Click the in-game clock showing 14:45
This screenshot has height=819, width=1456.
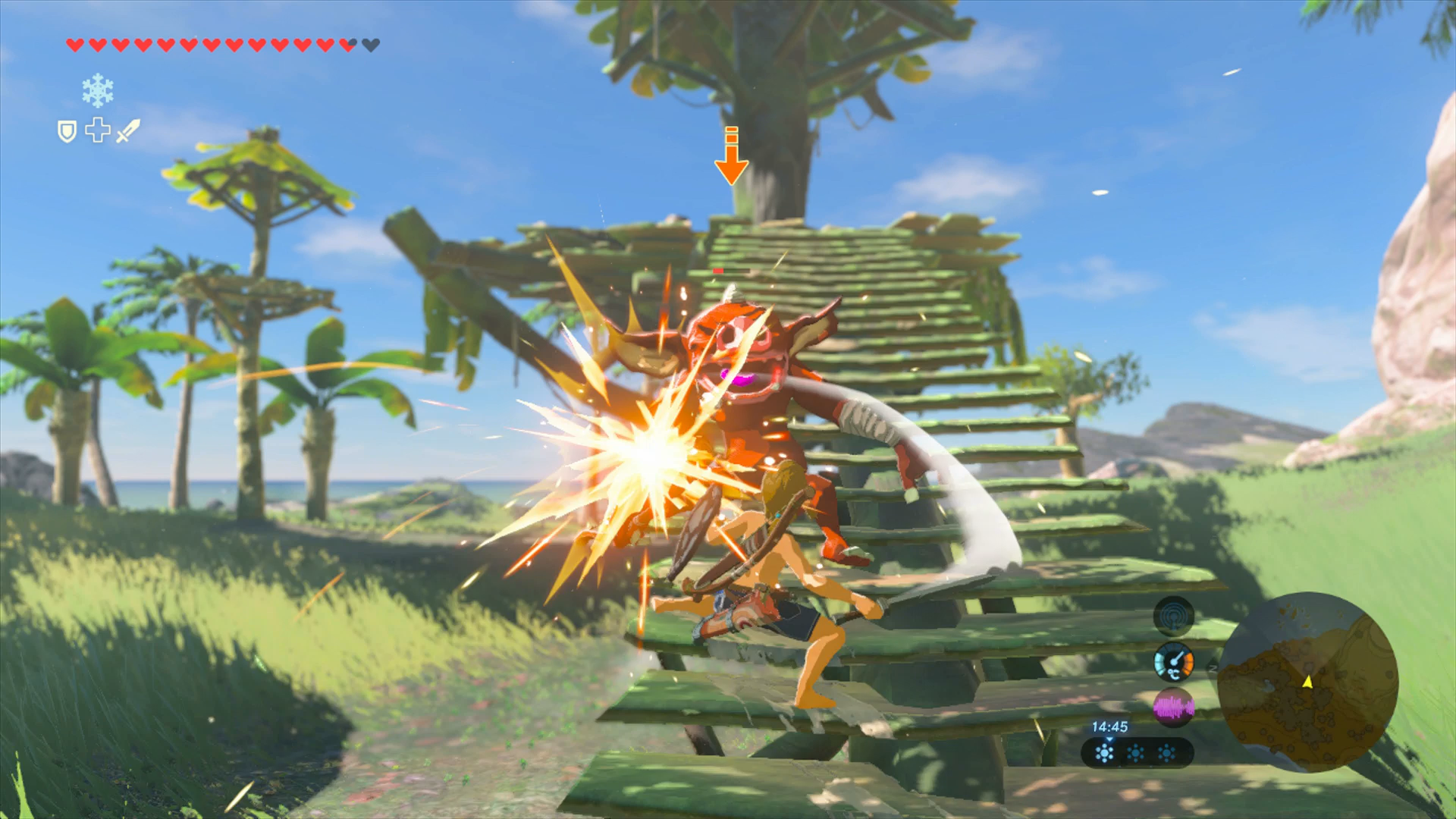[1110, 727]
